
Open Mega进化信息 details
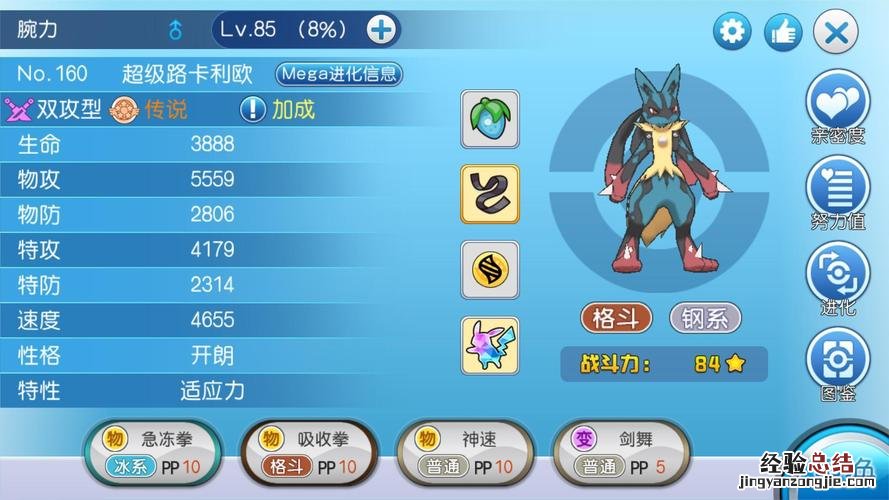tap(339, 73)
